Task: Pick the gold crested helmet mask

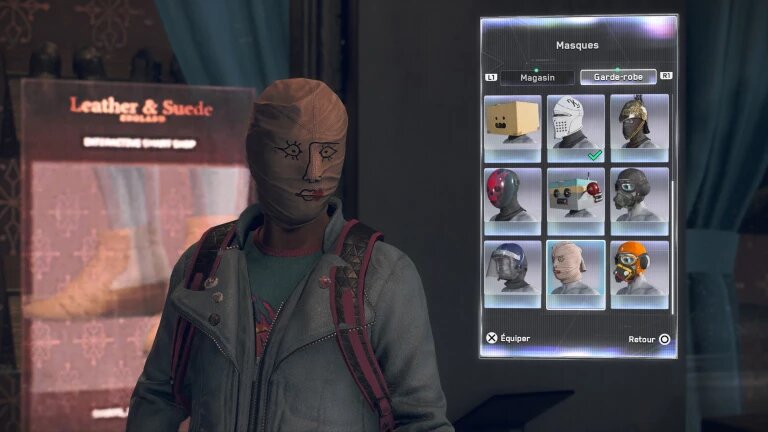Action: 639,128
